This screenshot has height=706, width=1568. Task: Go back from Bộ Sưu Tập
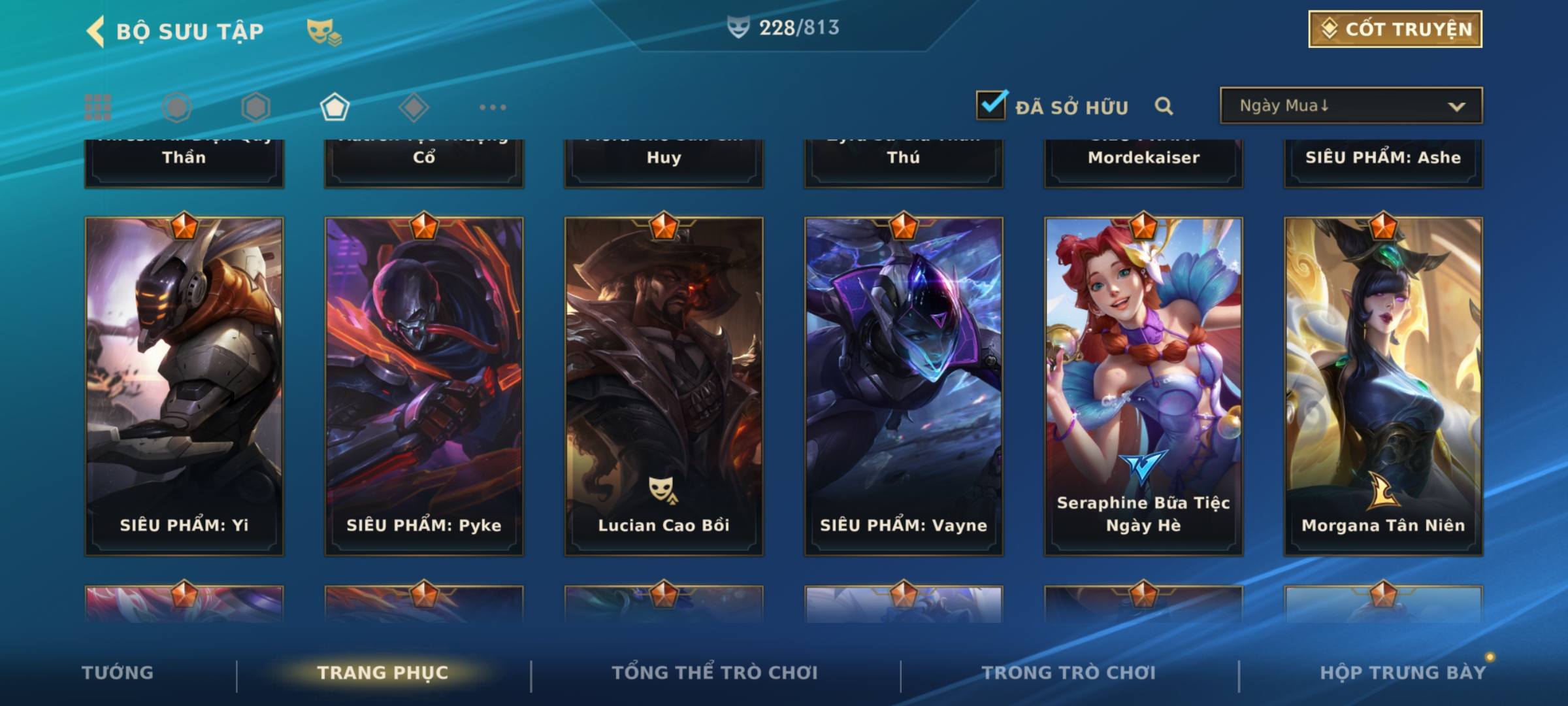(96, 31)
